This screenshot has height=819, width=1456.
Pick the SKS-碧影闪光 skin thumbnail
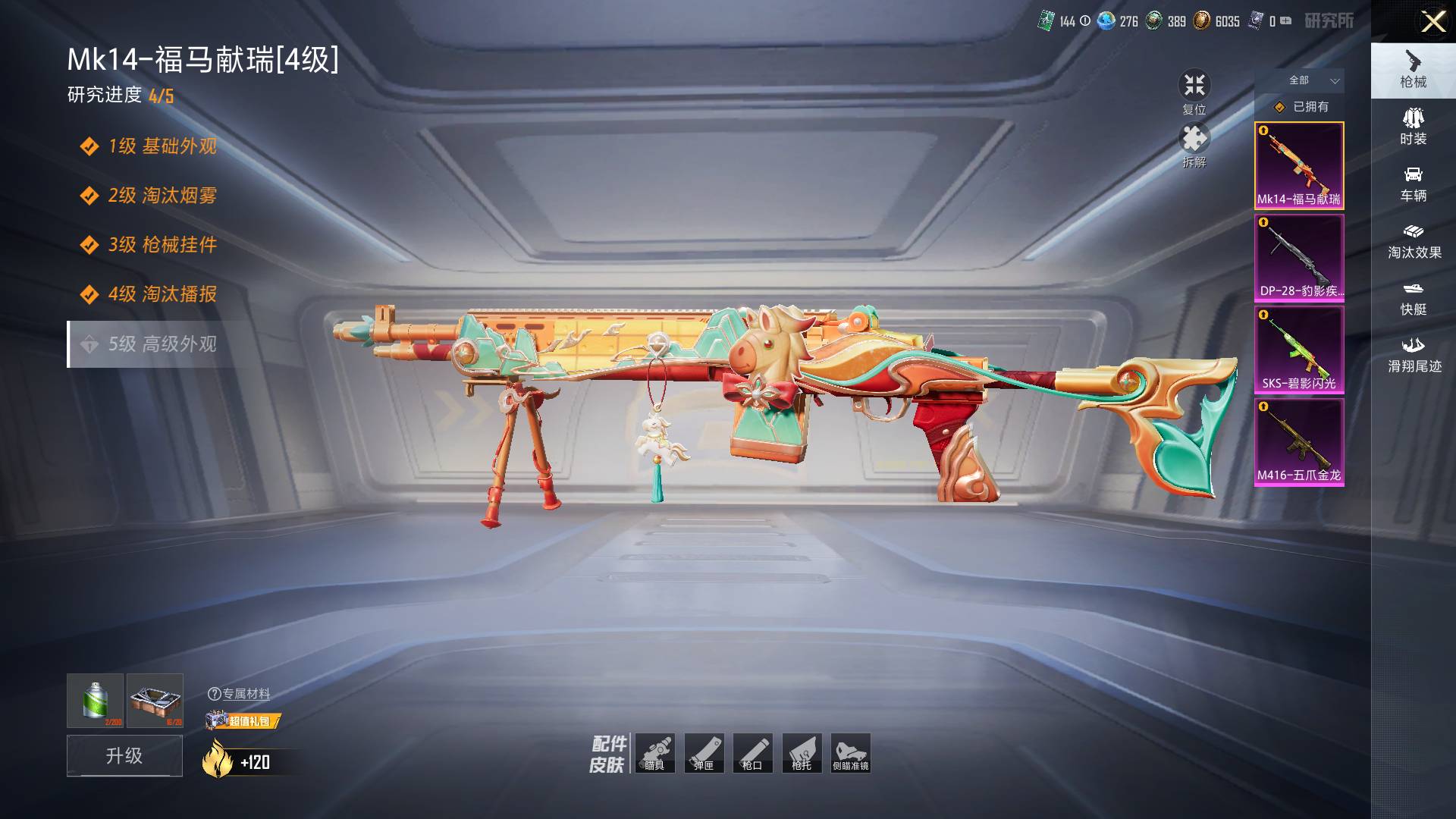[1299, 350]
